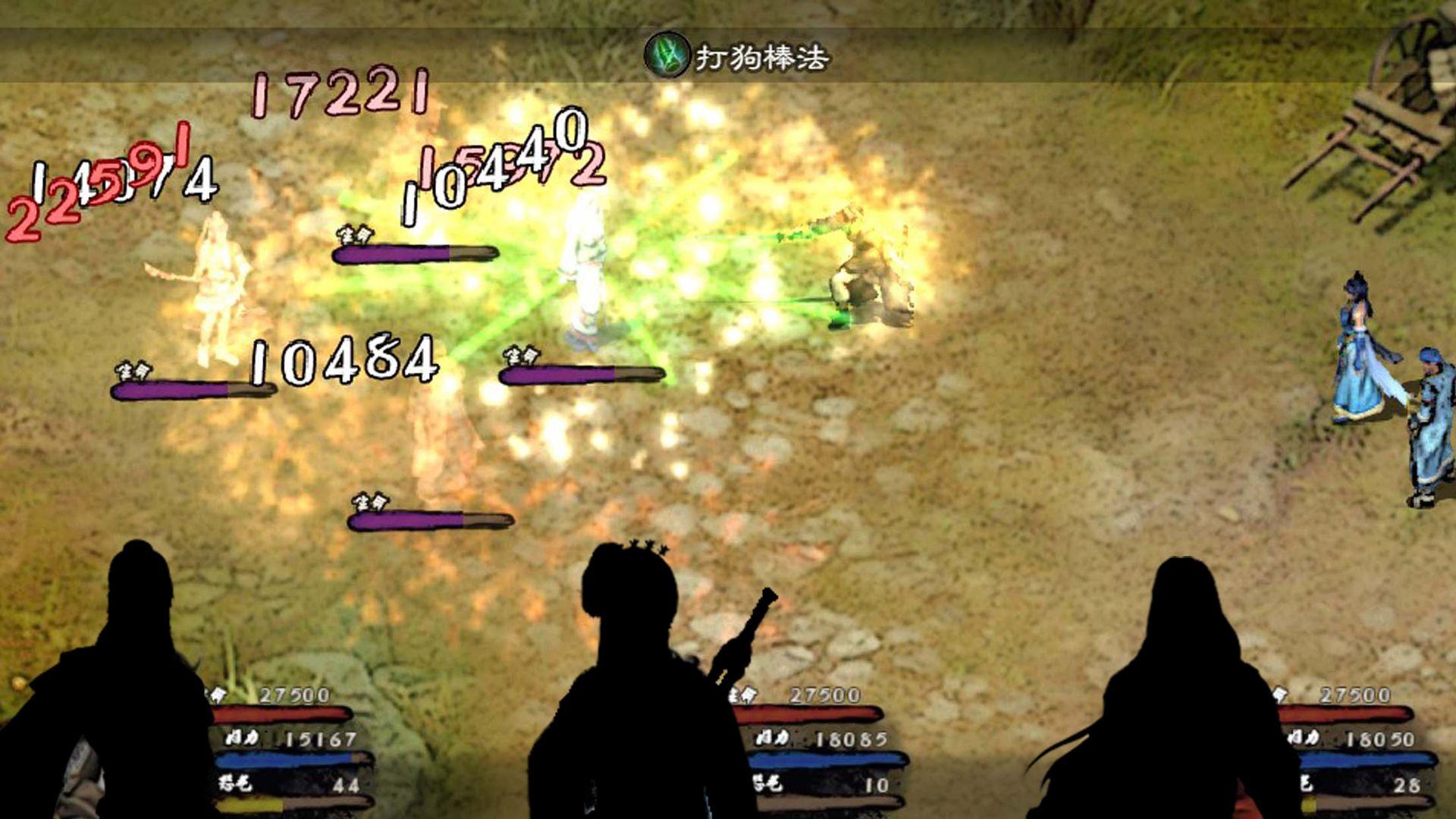
Task: Click the 恐气 stat icon showing 44
Action: (235, 785)
